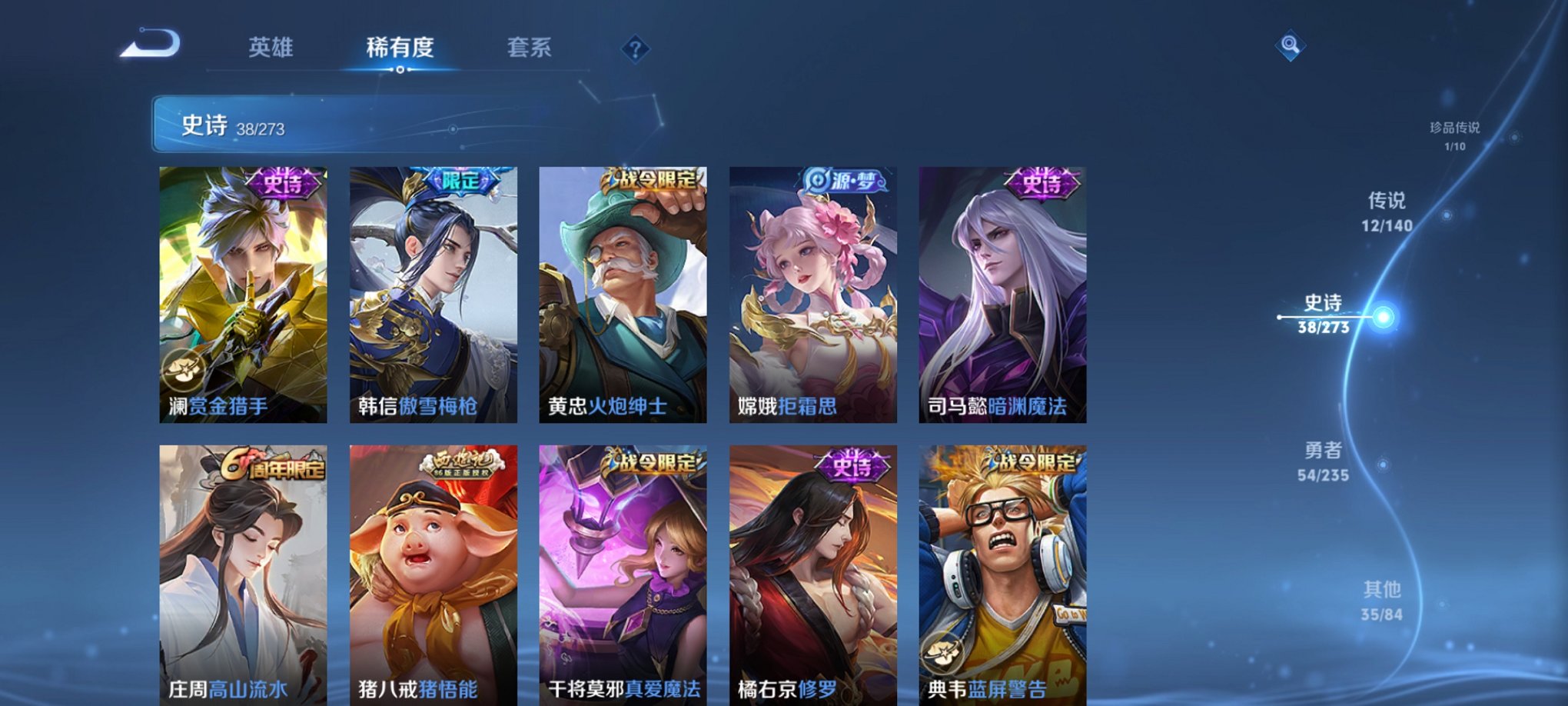This screenshot has width=1568, height=706.
Task: Click the 史诗 38/273 header banner
Action: tap(307, 127)
